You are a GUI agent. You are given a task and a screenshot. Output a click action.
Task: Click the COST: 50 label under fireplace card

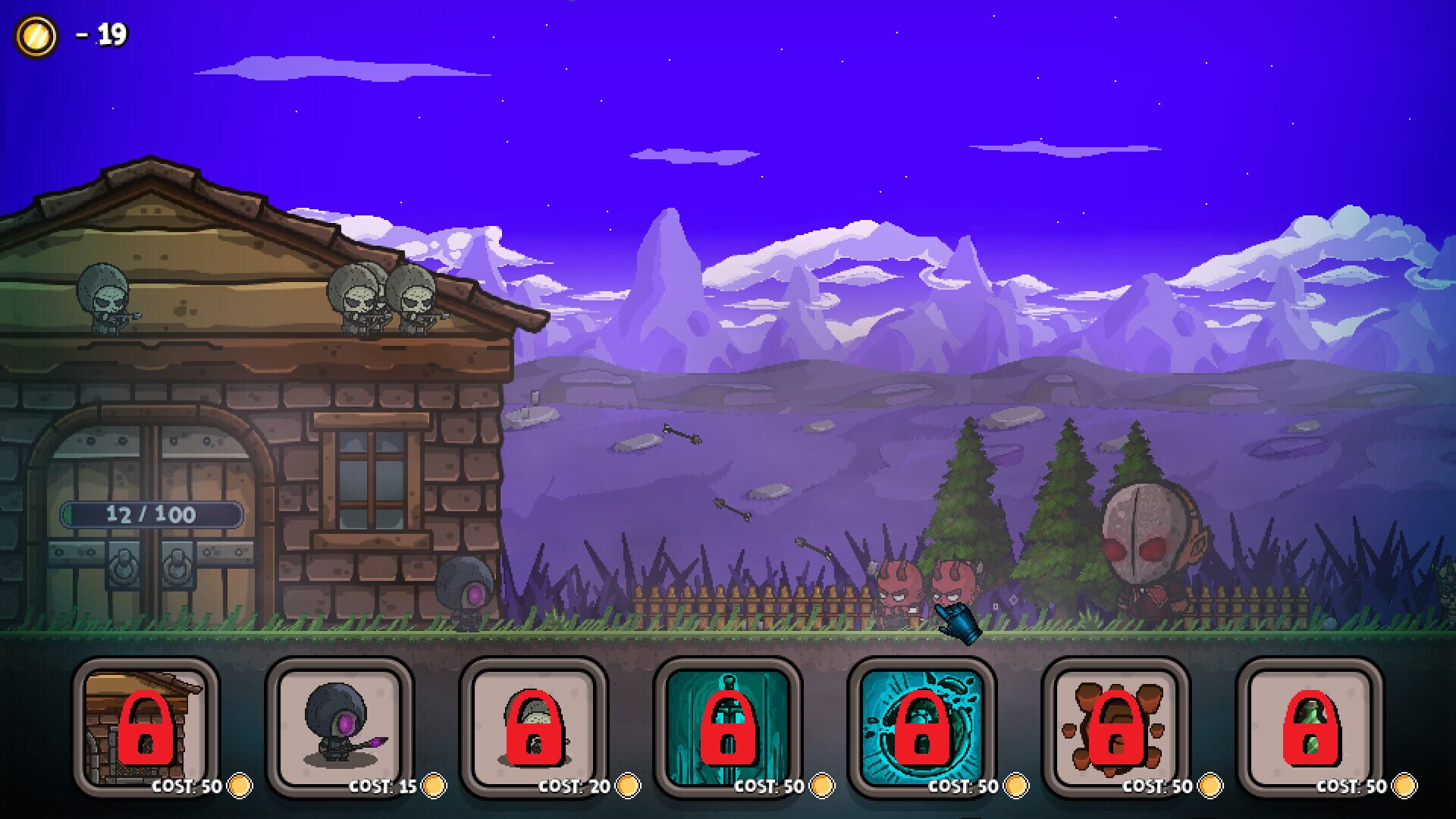[187, 787]
